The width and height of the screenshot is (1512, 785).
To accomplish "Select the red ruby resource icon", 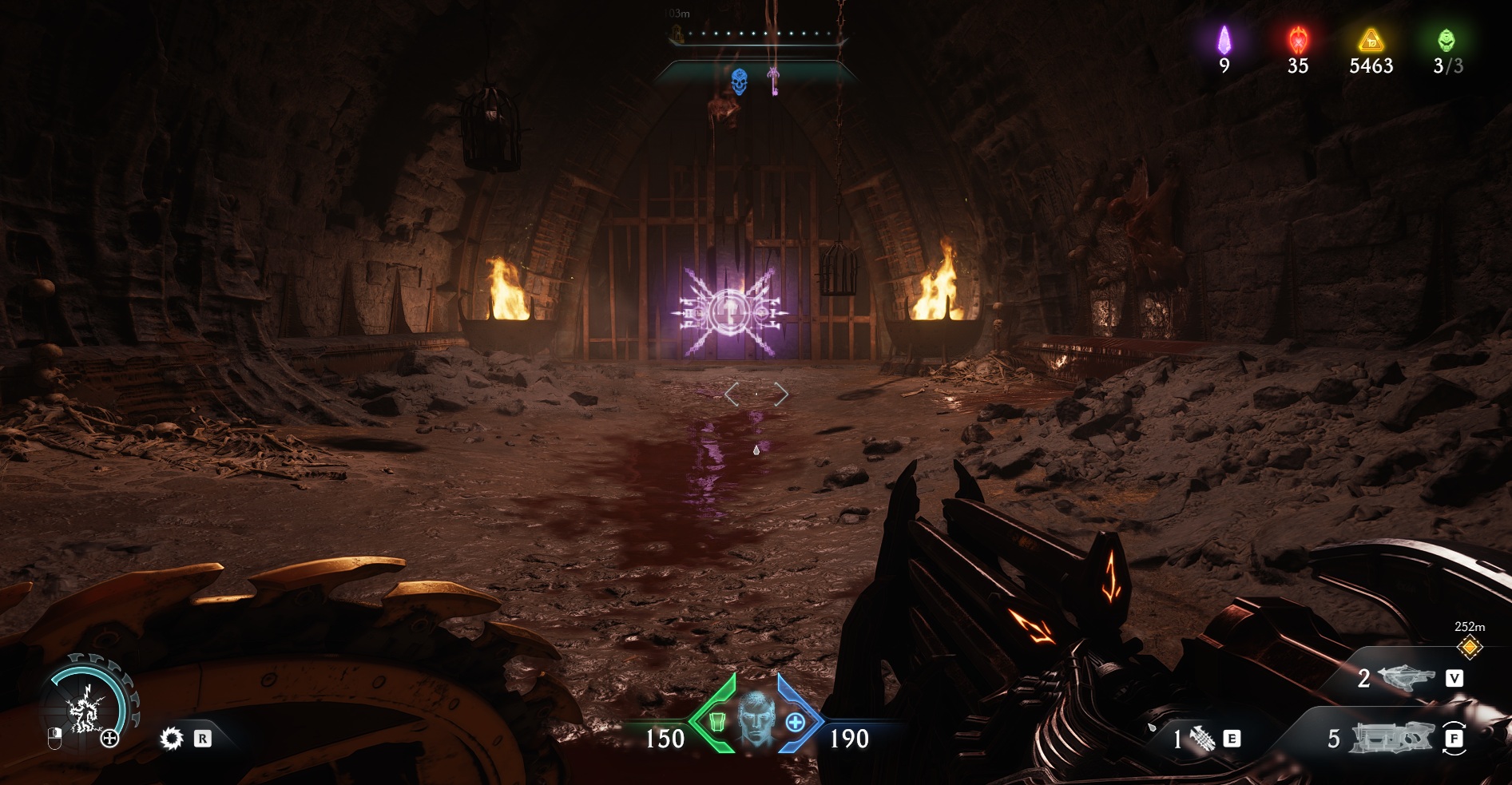I will (1297, 40).
